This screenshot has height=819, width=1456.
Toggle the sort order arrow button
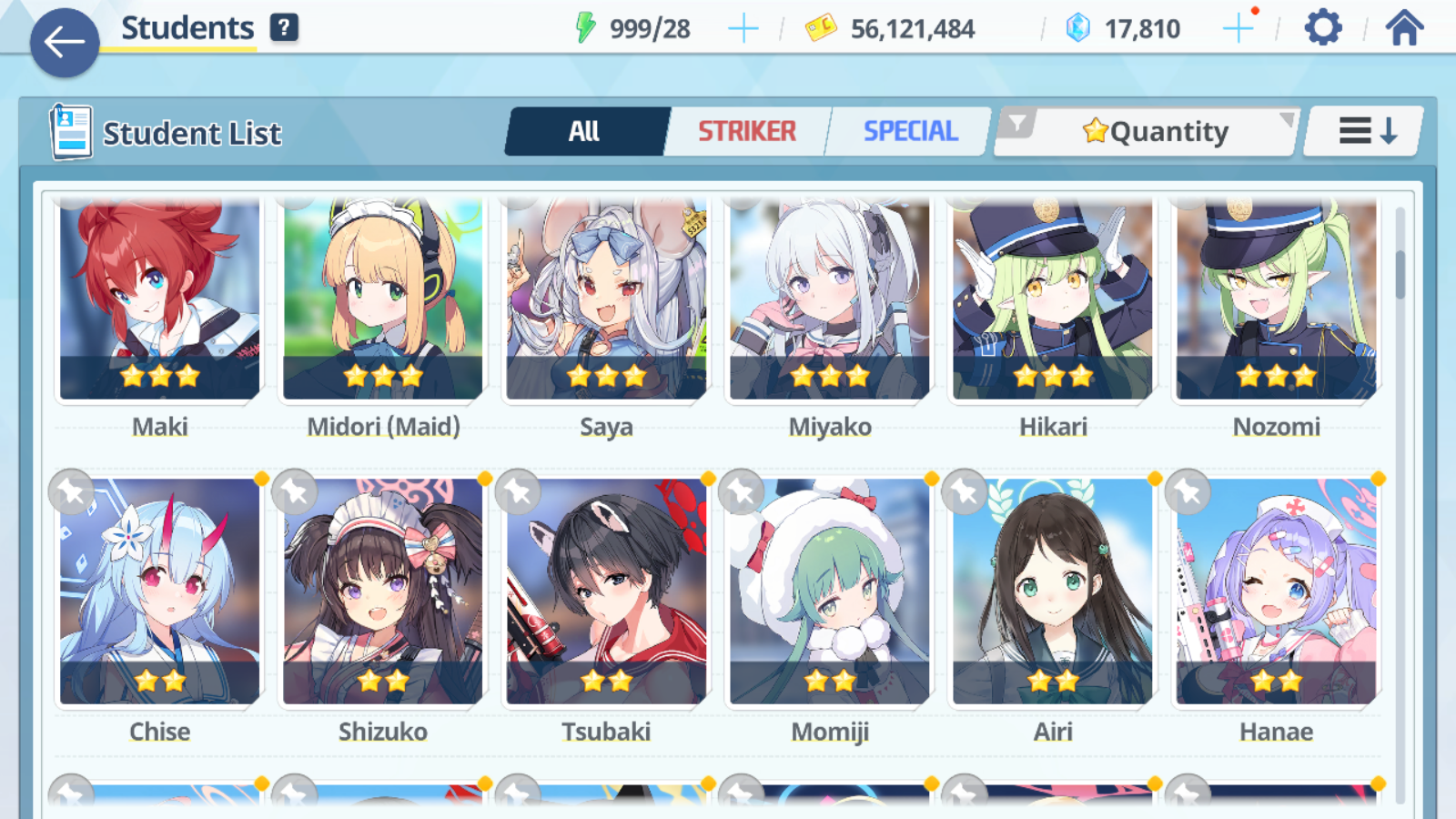pyautogui.click(x=1367, y=132)
